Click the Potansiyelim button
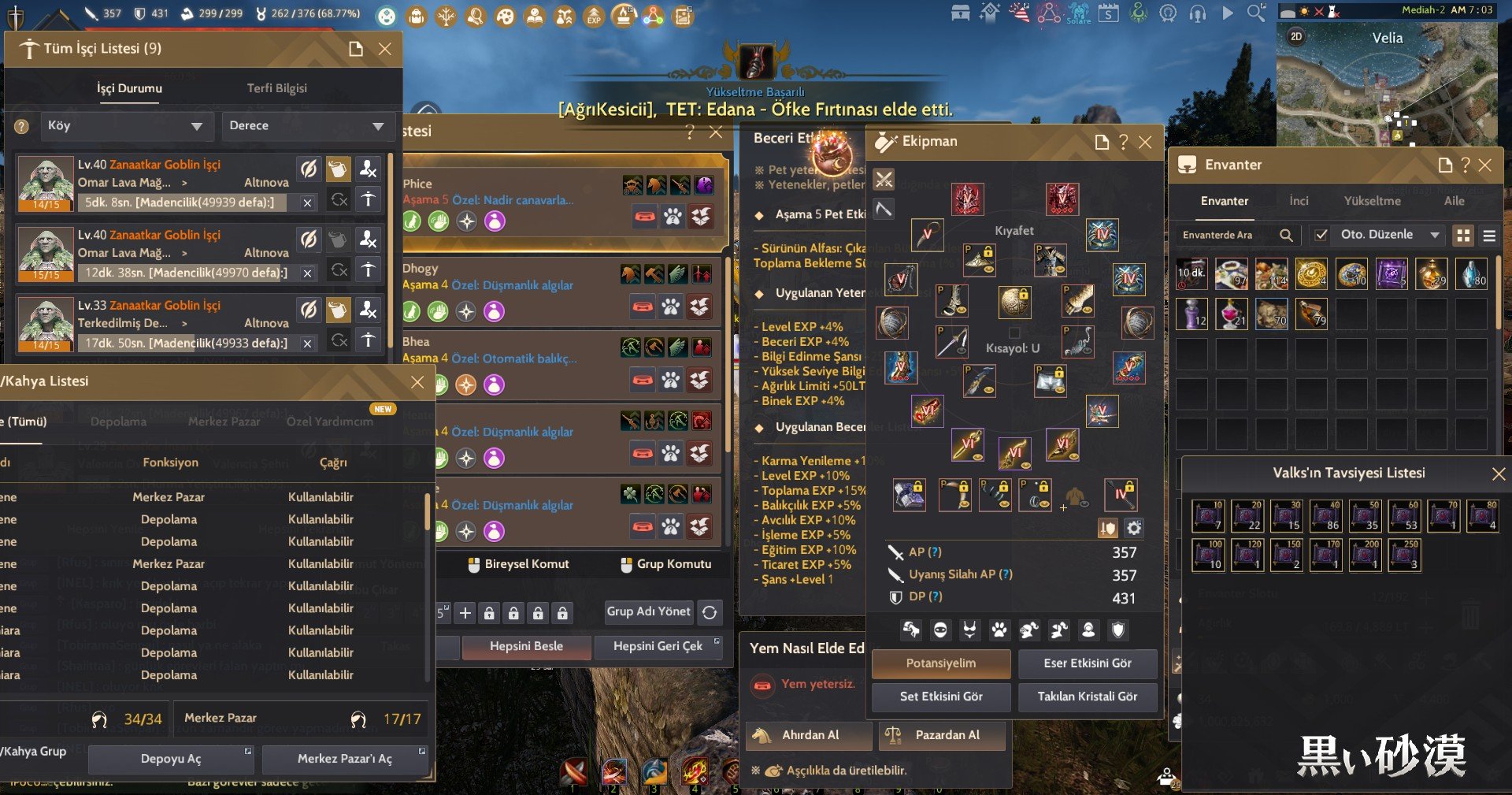Viewport: 1512px width, 795px height. point(940,663)
